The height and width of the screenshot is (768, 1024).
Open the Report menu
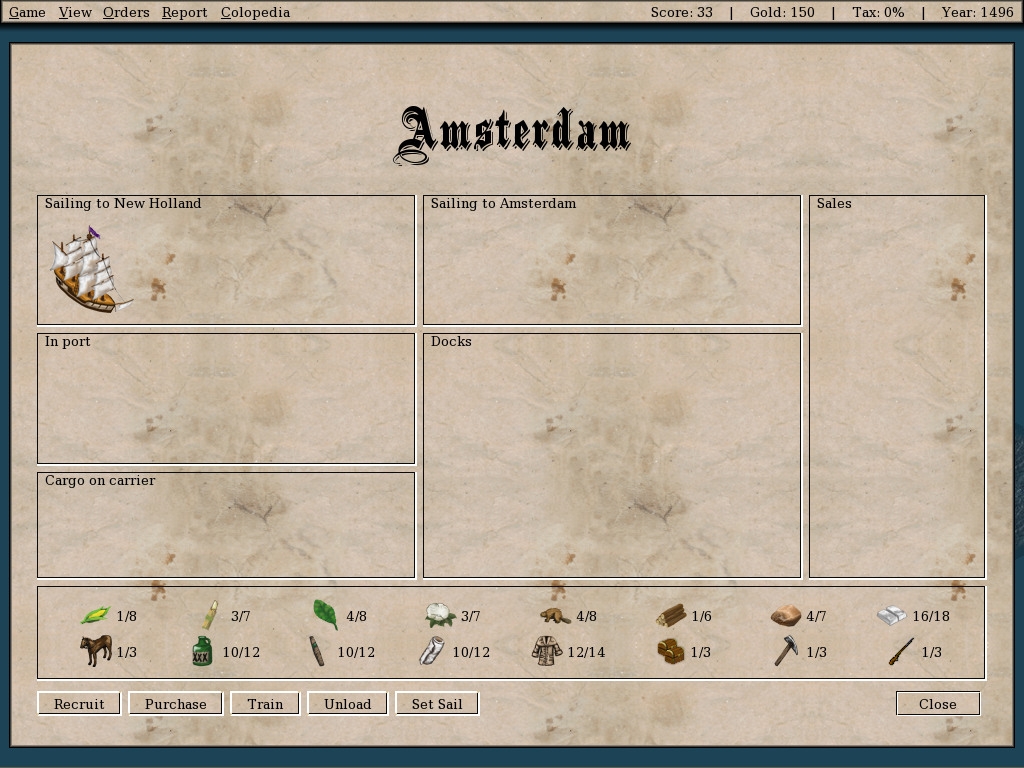click(x=184, y=12)
